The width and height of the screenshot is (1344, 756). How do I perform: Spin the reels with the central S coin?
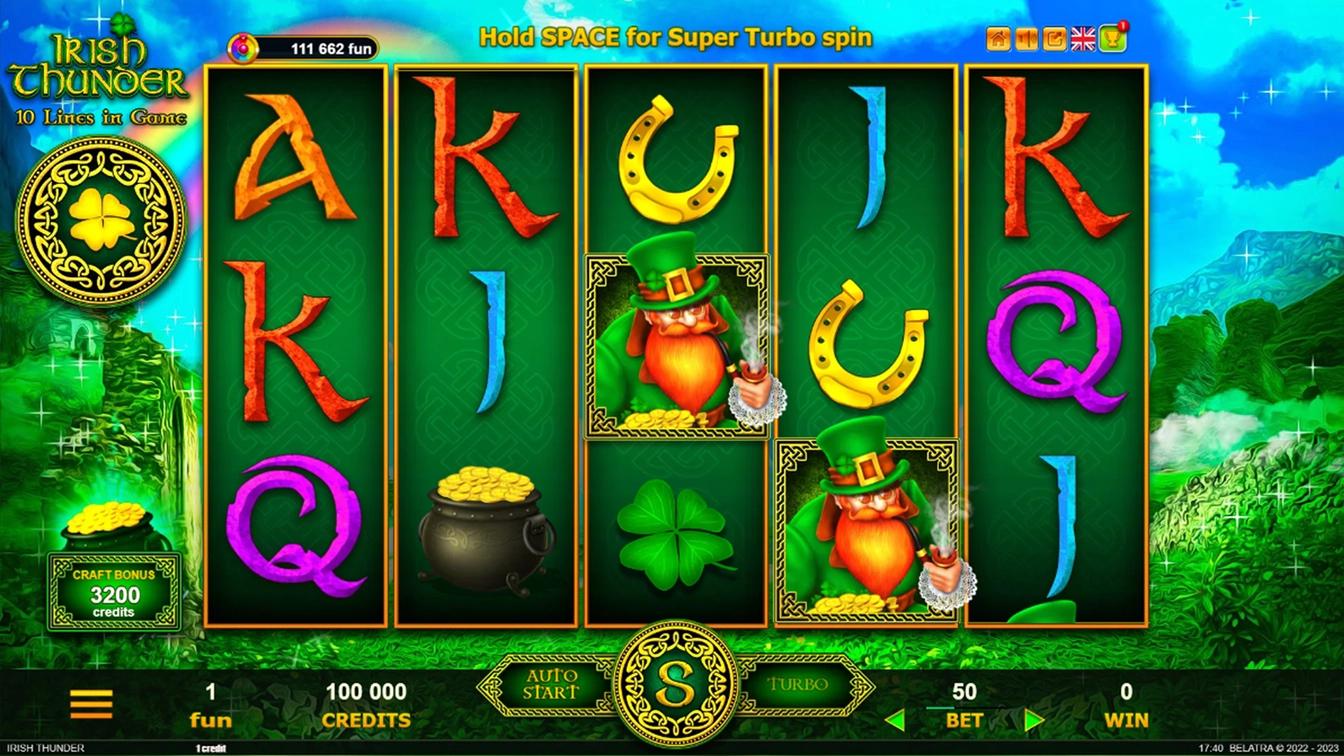[x=675, y=686]
